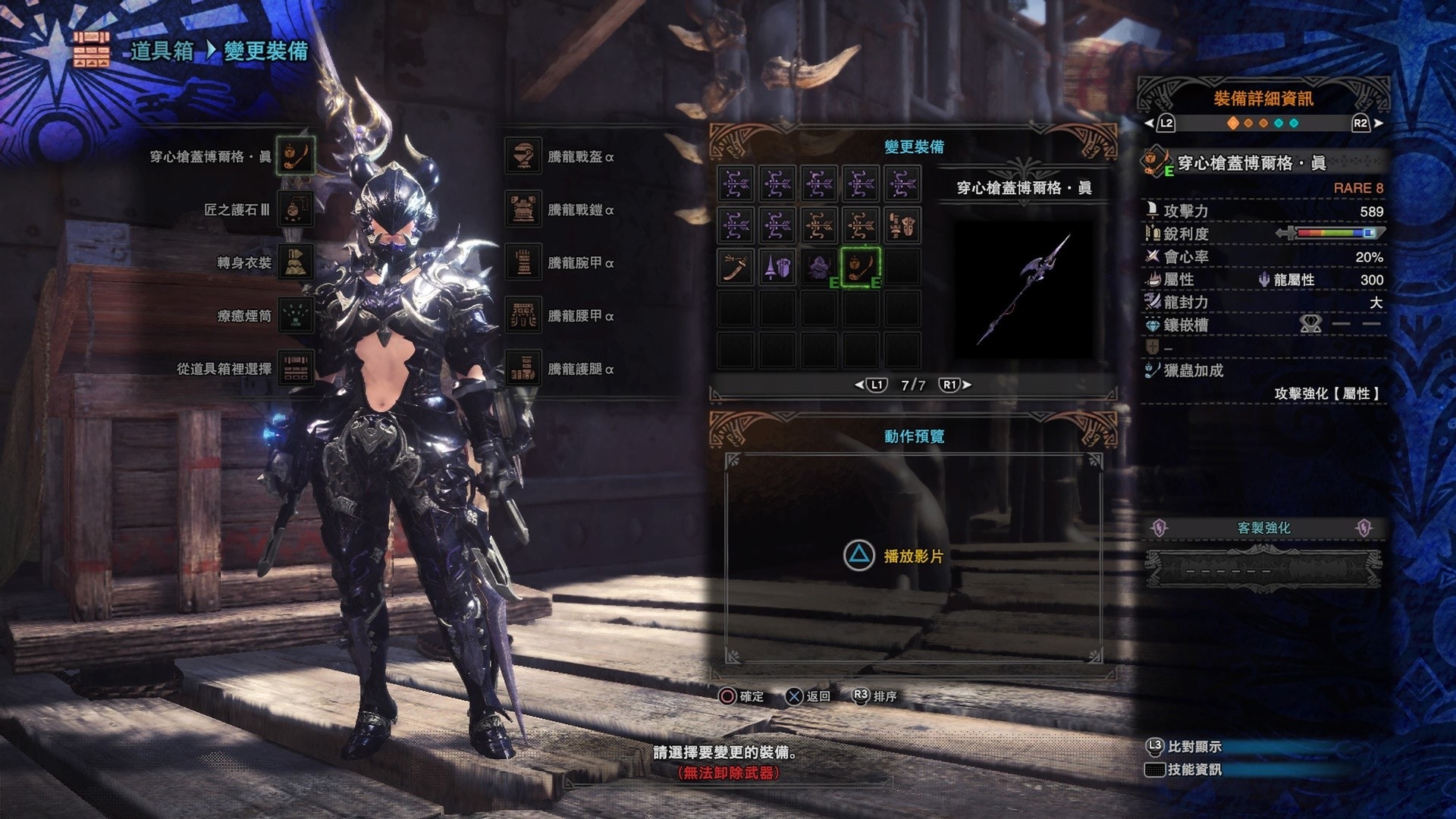Select the 療癒煙筒 tool slot
The image size is (1456, 819).
[x=295, y=315]
